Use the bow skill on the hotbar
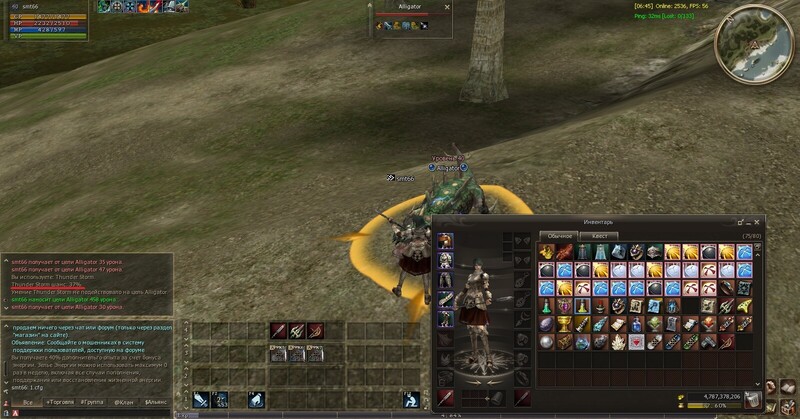 (314, 331)
